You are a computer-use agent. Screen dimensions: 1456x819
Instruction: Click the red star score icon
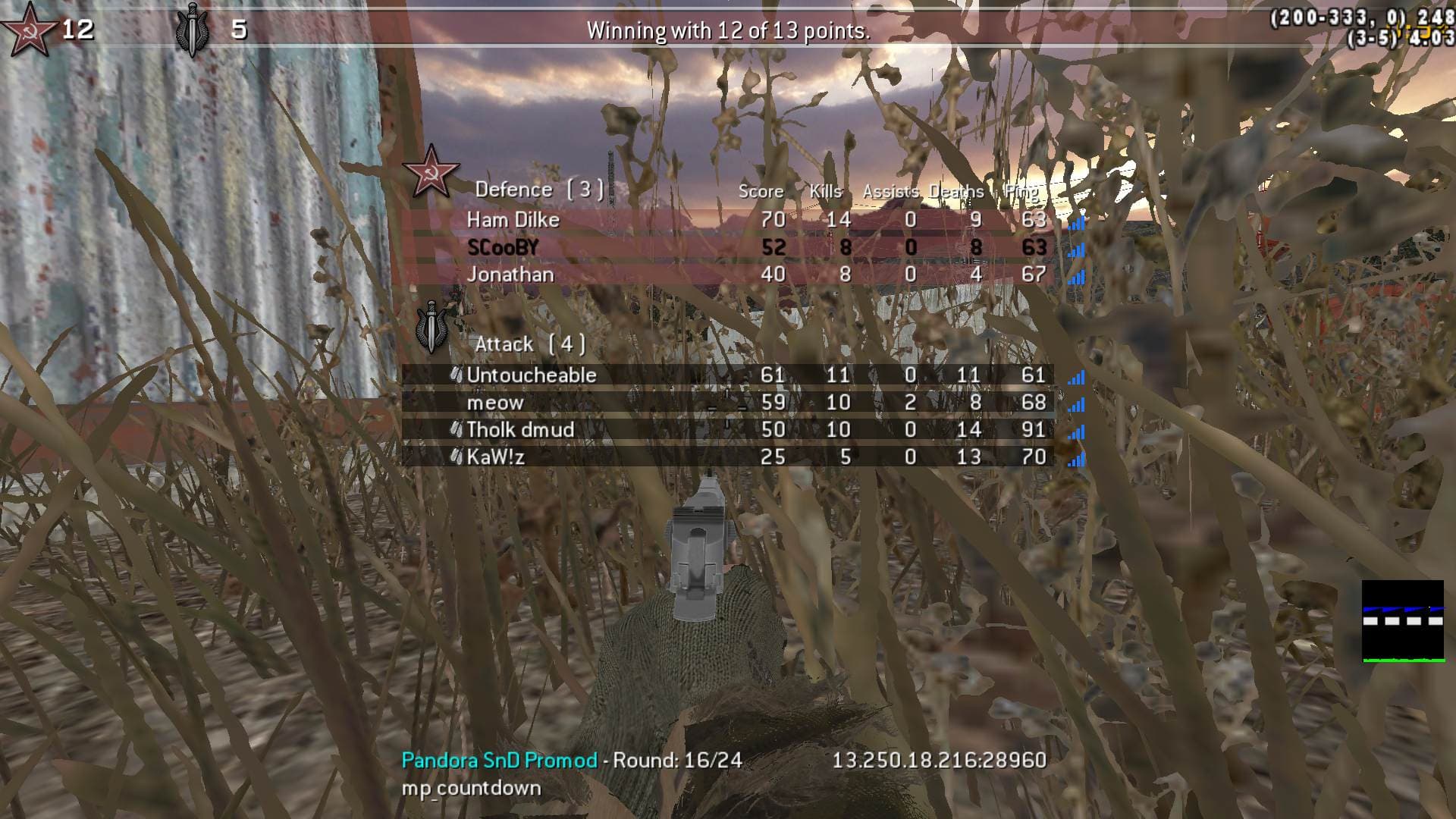(28, 29)
